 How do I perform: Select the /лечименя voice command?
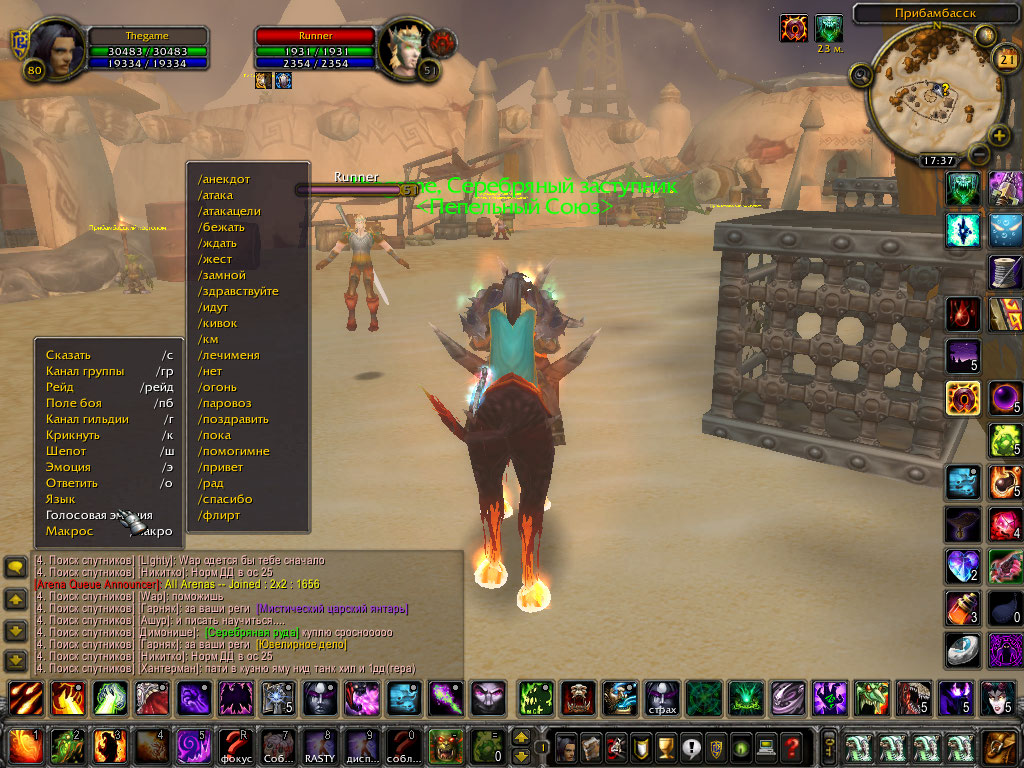[229, 355]
